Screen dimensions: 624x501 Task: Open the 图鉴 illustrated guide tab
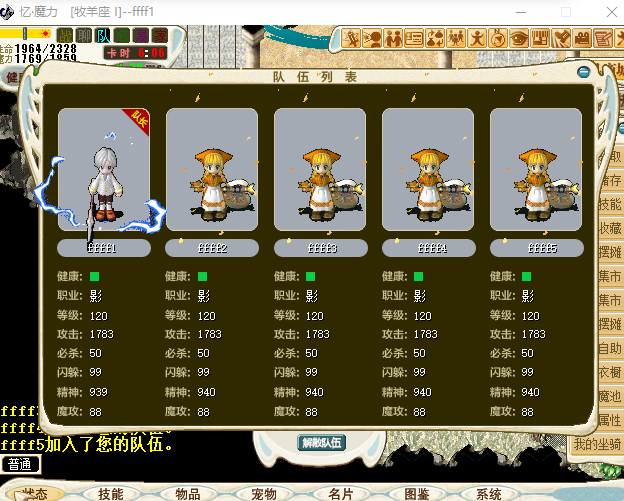pyautogui.click(x=416, y=493)
